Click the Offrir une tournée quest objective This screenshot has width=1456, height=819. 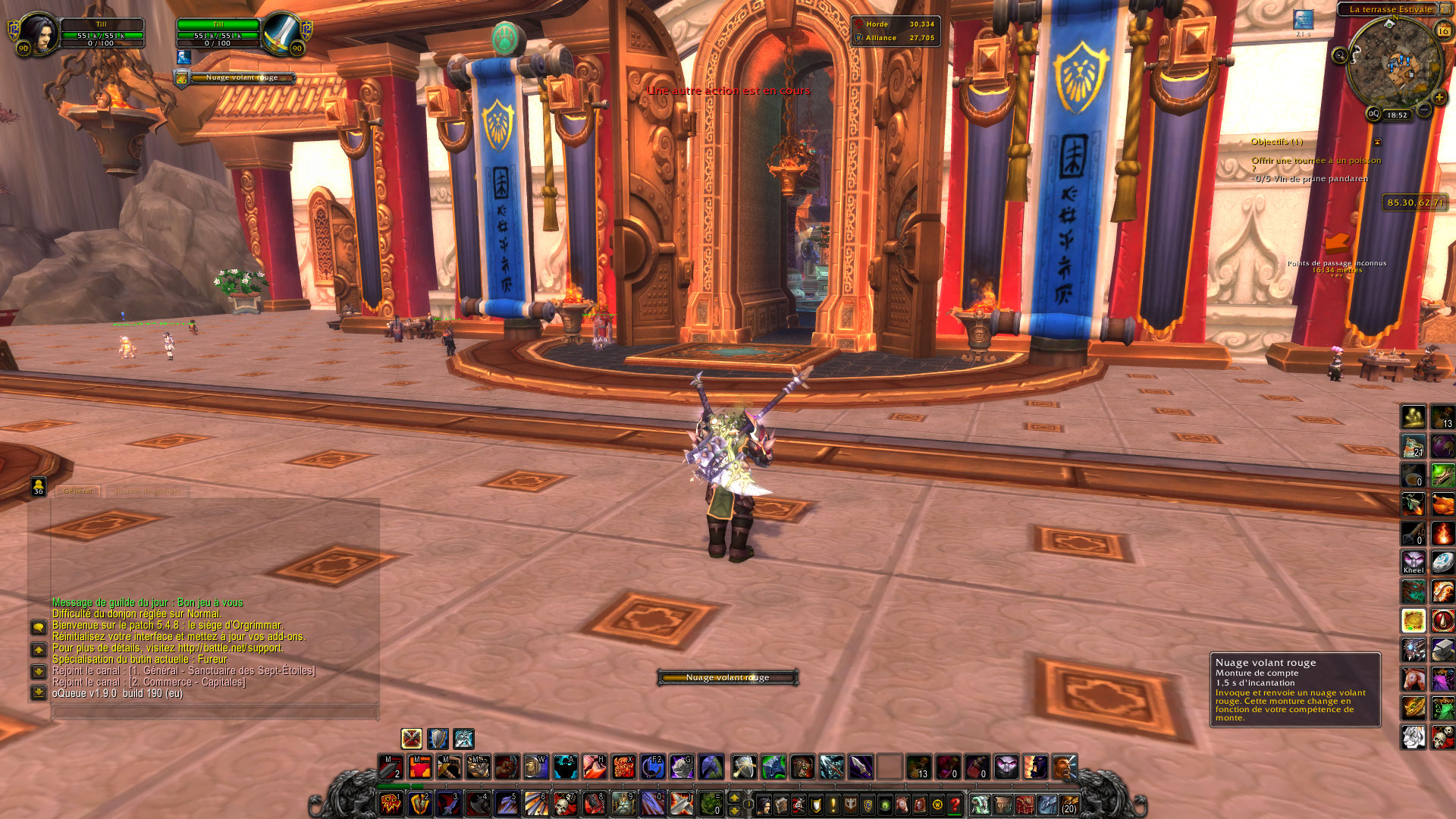tap(1316, 161)
